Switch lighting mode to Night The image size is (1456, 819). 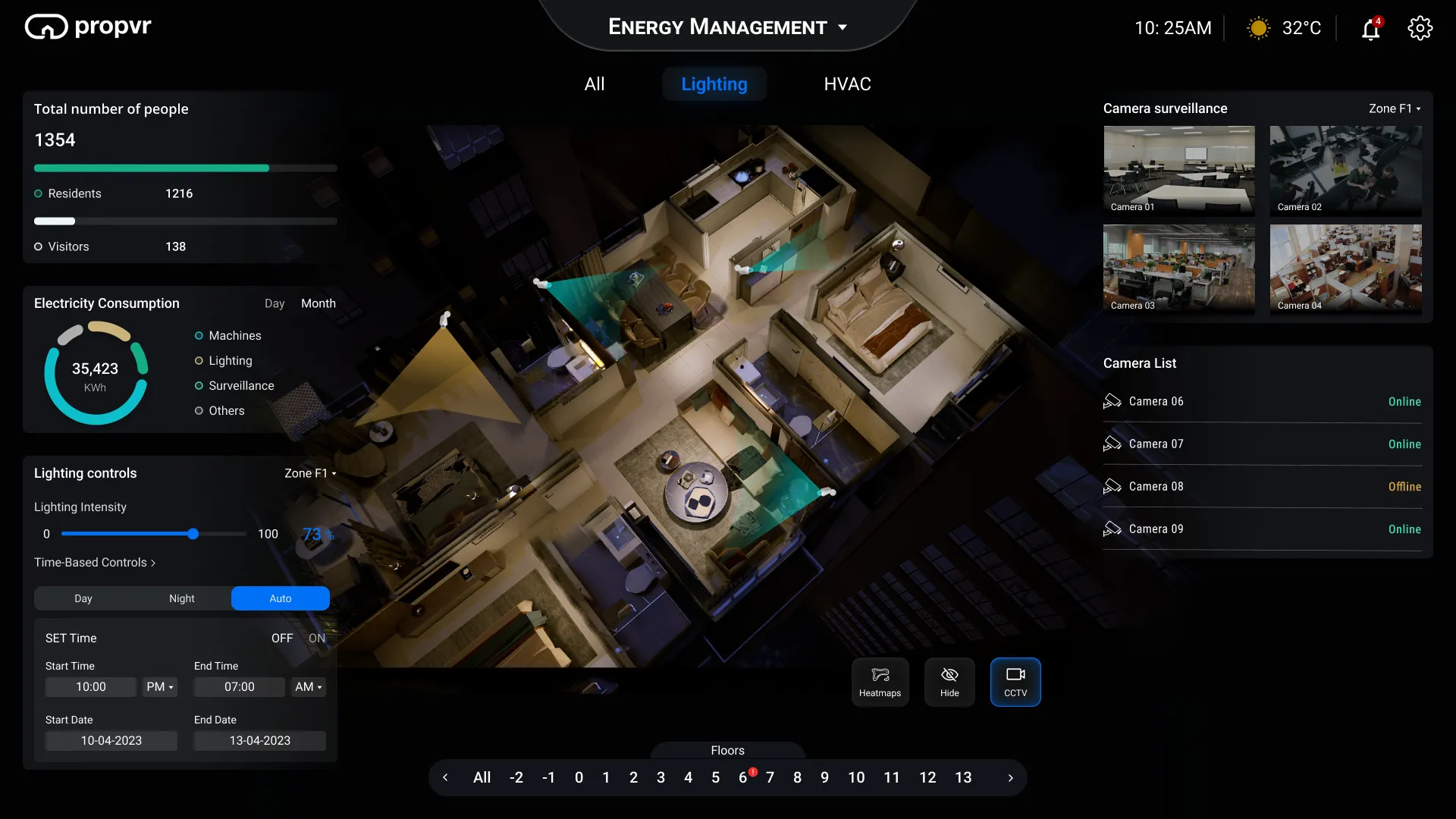coord(181,598)
